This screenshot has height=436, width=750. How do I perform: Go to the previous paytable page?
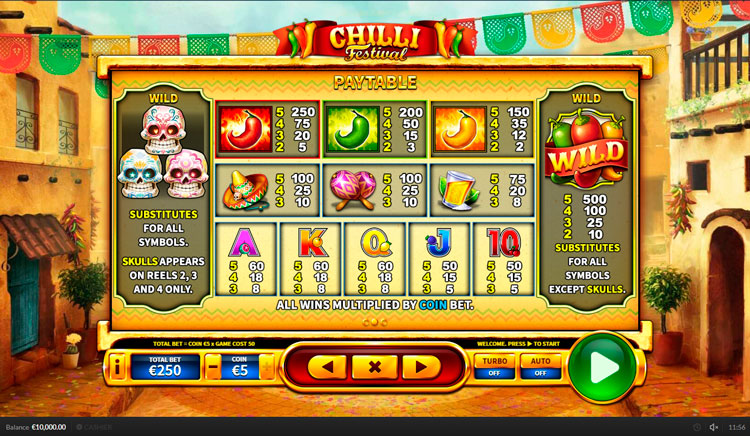click(x=327, y=367)
